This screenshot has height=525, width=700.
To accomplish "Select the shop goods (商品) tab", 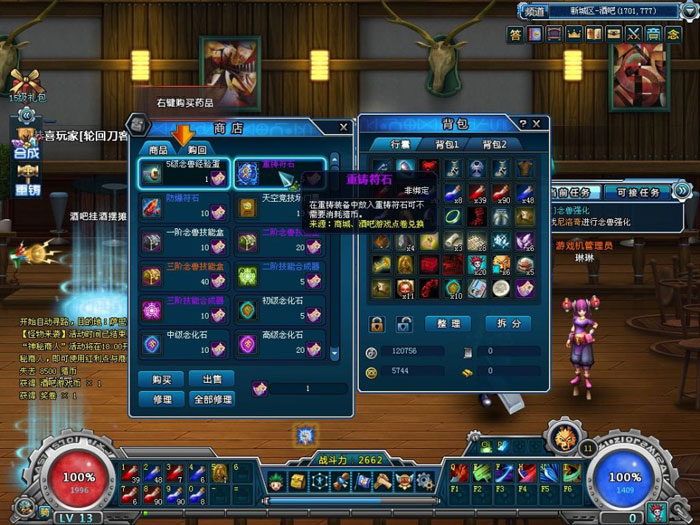I will [158, 149].
